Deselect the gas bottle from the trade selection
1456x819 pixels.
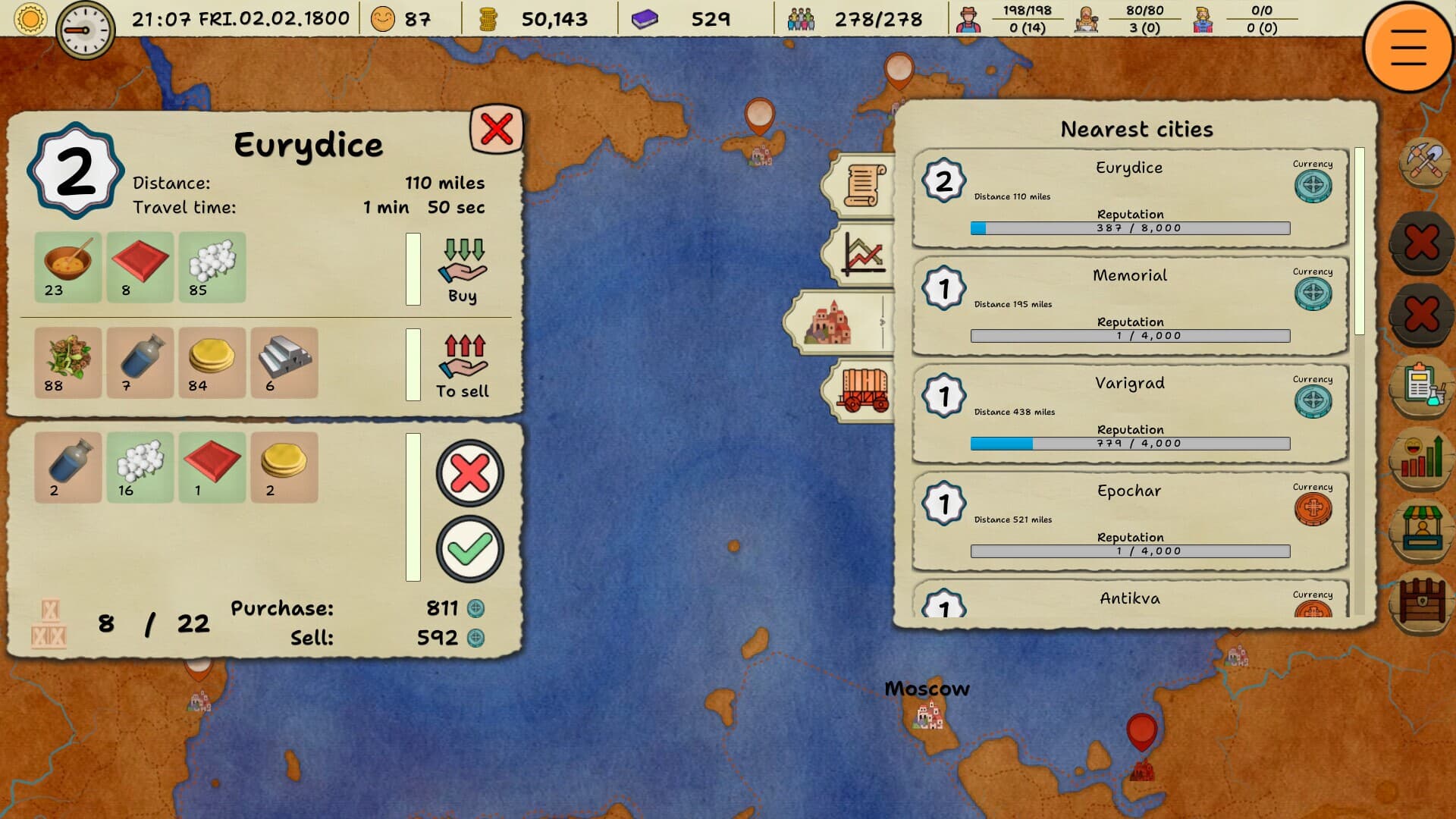tap(67, 468)
